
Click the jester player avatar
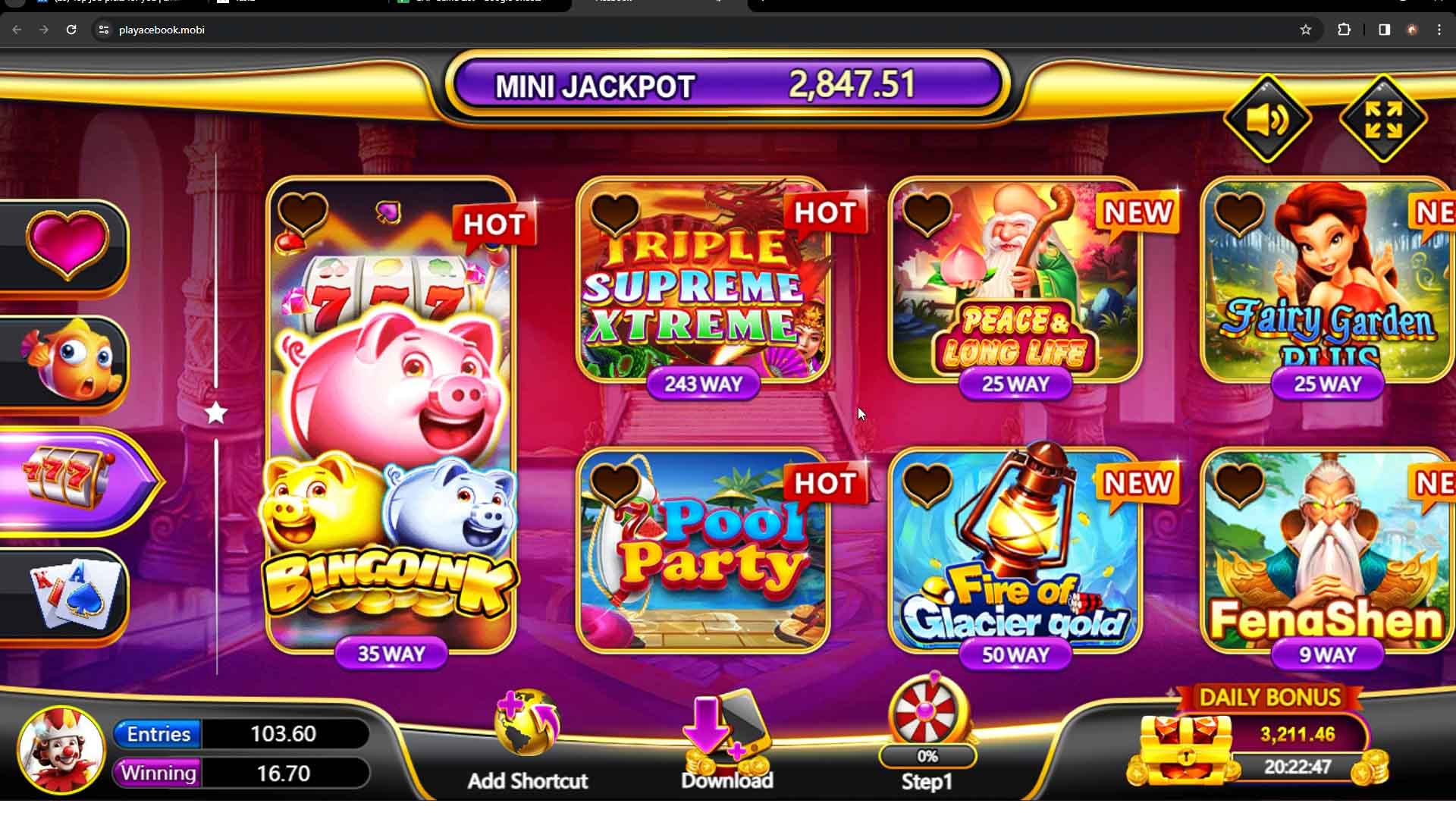61,749
